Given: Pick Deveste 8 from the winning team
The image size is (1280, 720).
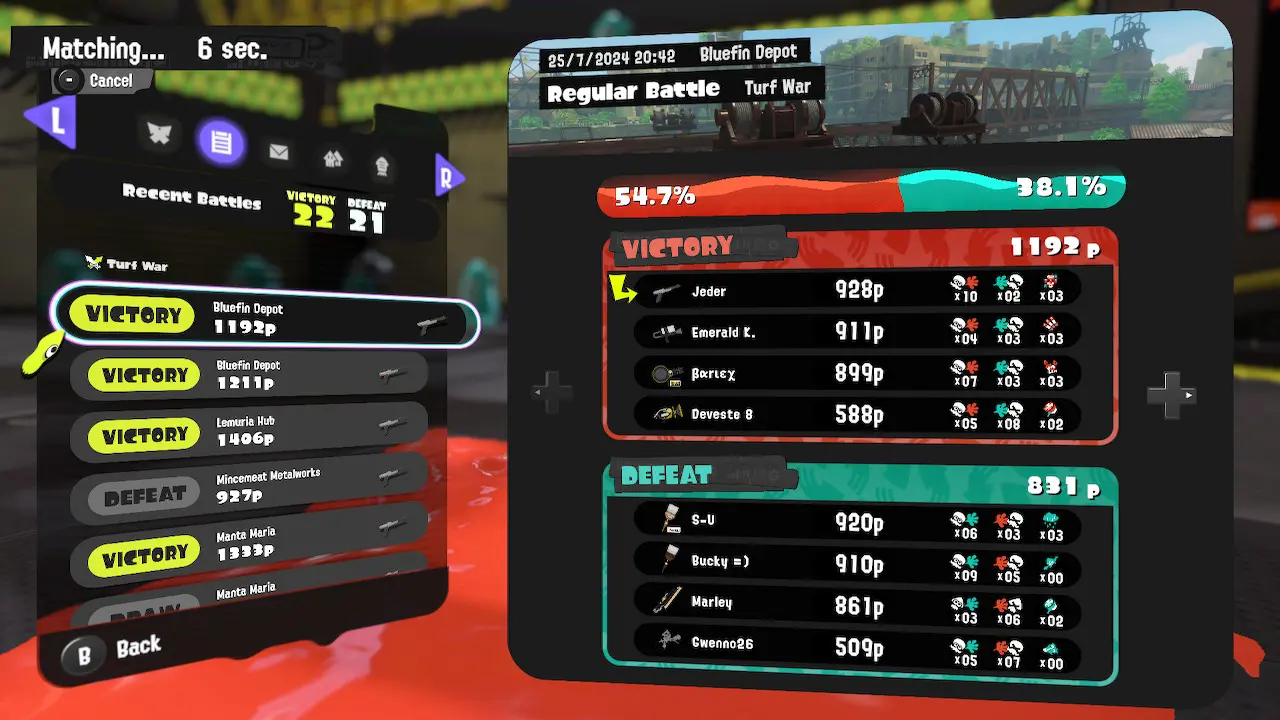Looking at the screenshot, I should pos(858,414).
